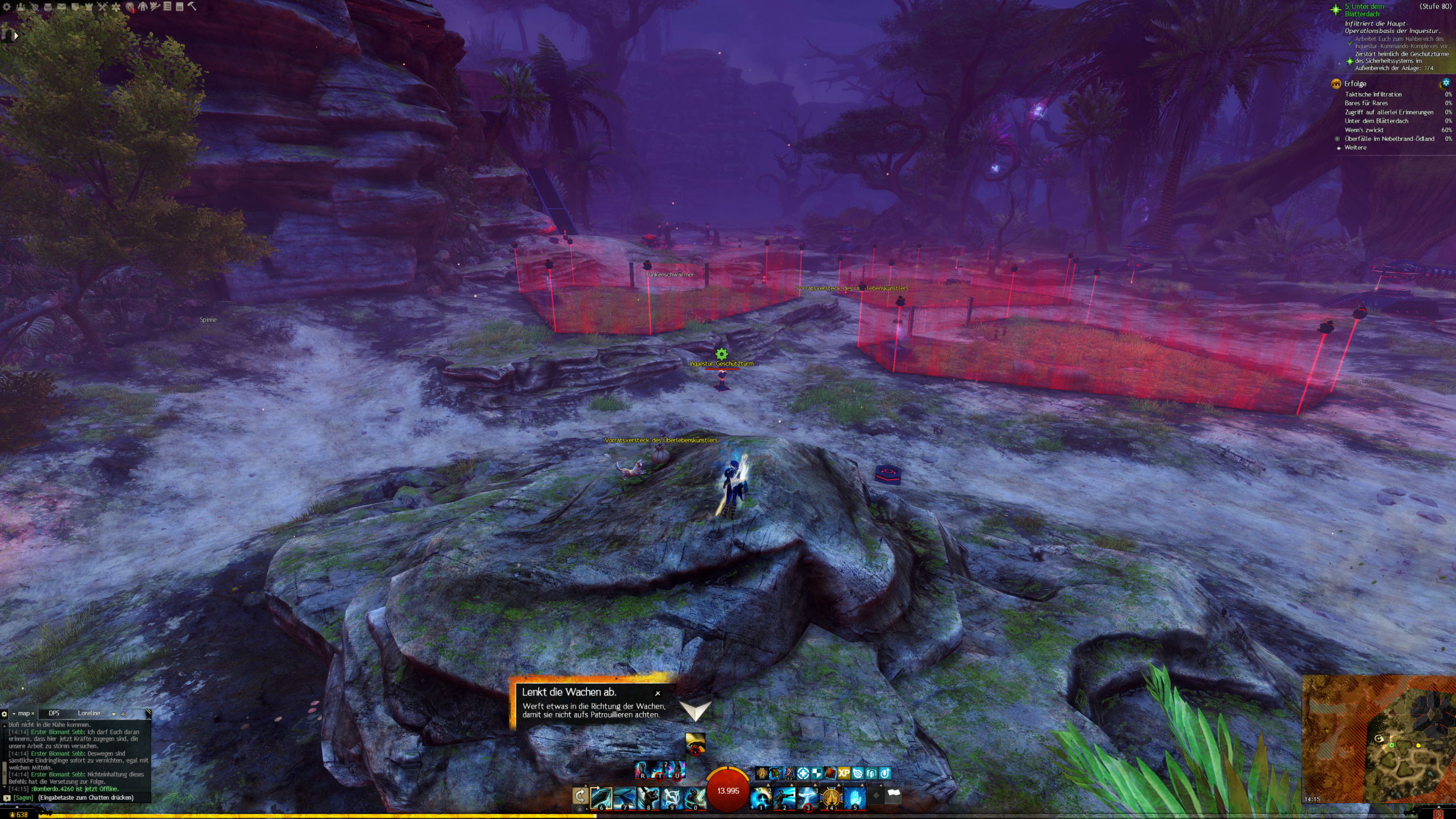Activate the glowing hand skill in slot 5
Screen dimensions: 1456x819
click(854, 798)
